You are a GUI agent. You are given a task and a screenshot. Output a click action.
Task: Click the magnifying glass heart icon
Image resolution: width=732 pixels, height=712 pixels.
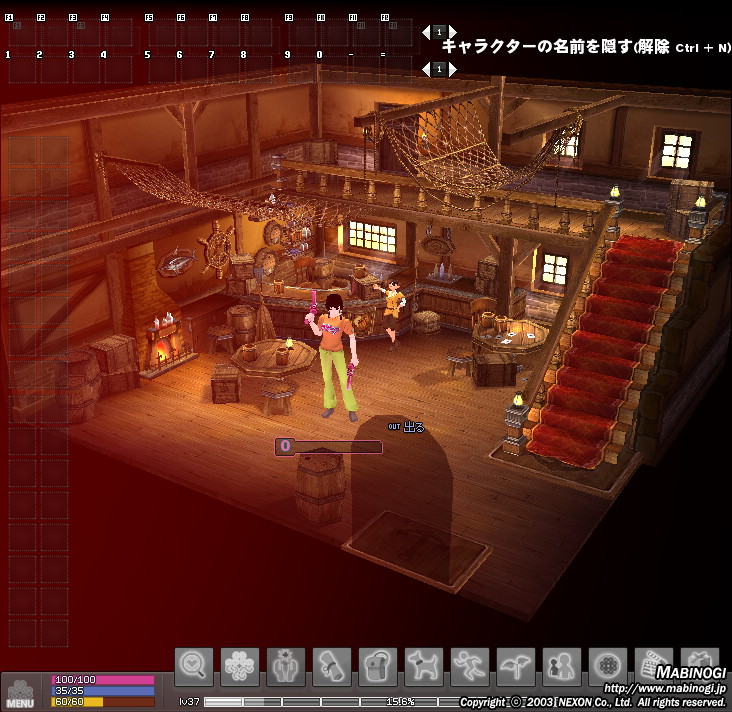point(194,666)
